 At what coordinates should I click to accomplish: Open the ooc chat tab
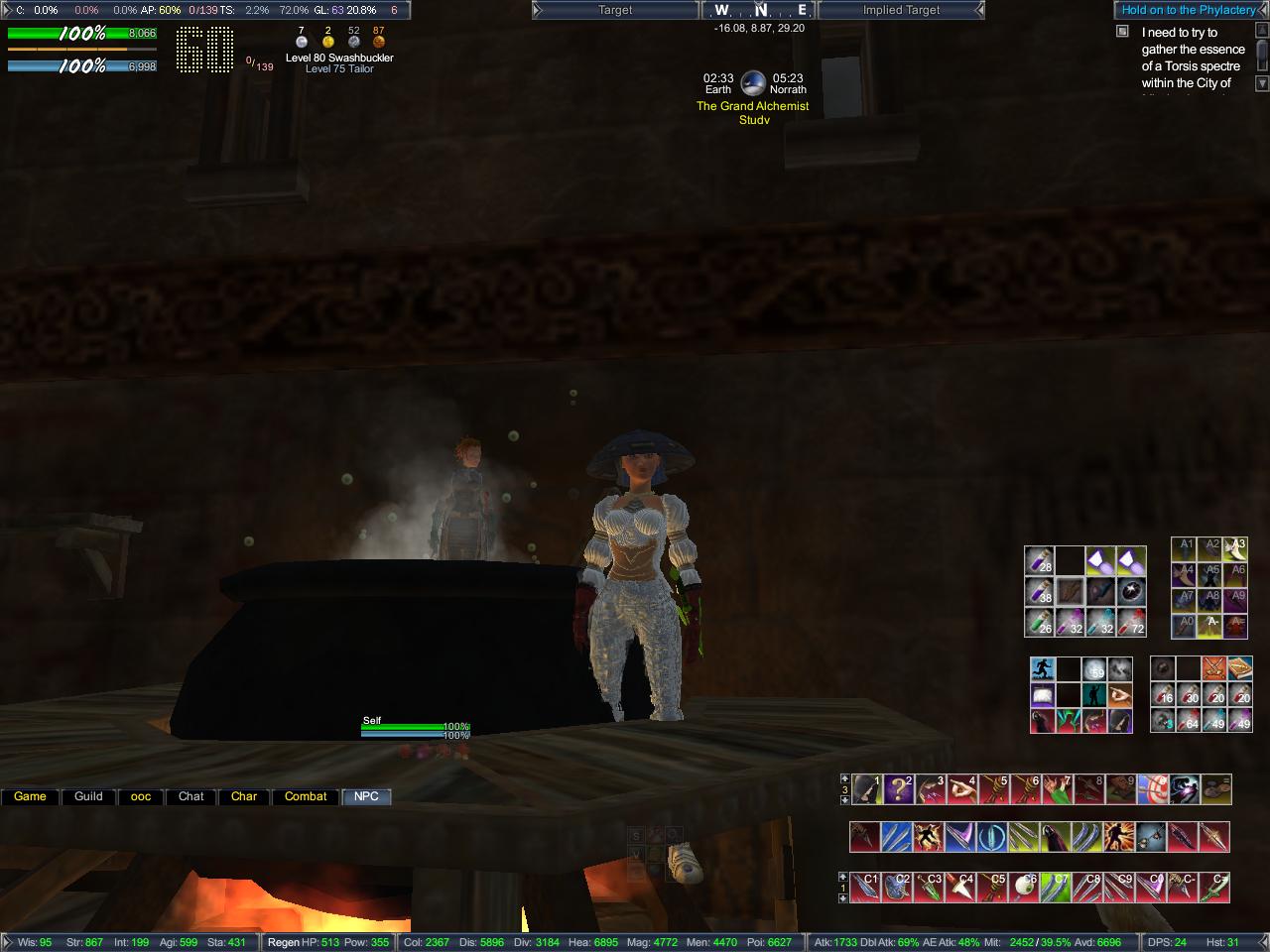coord(141,796)
